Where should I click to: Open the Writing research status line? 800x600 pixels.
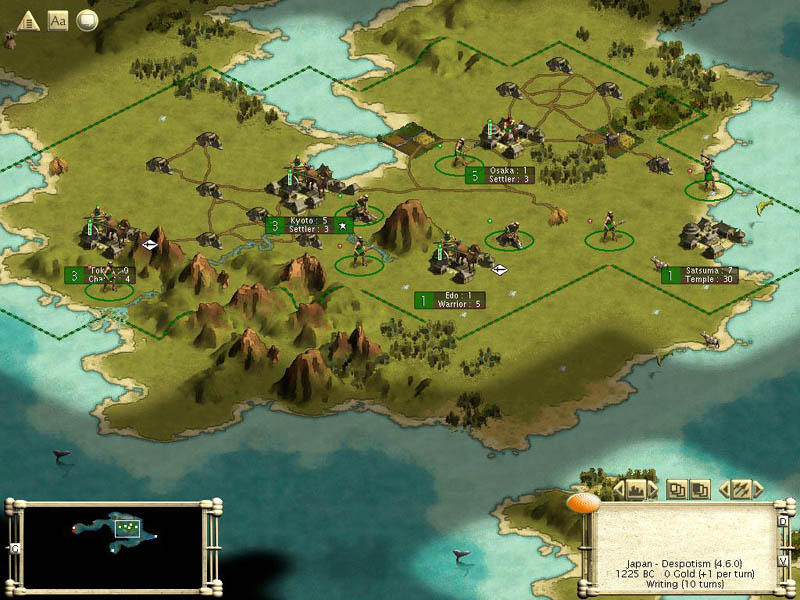point(686,583)
